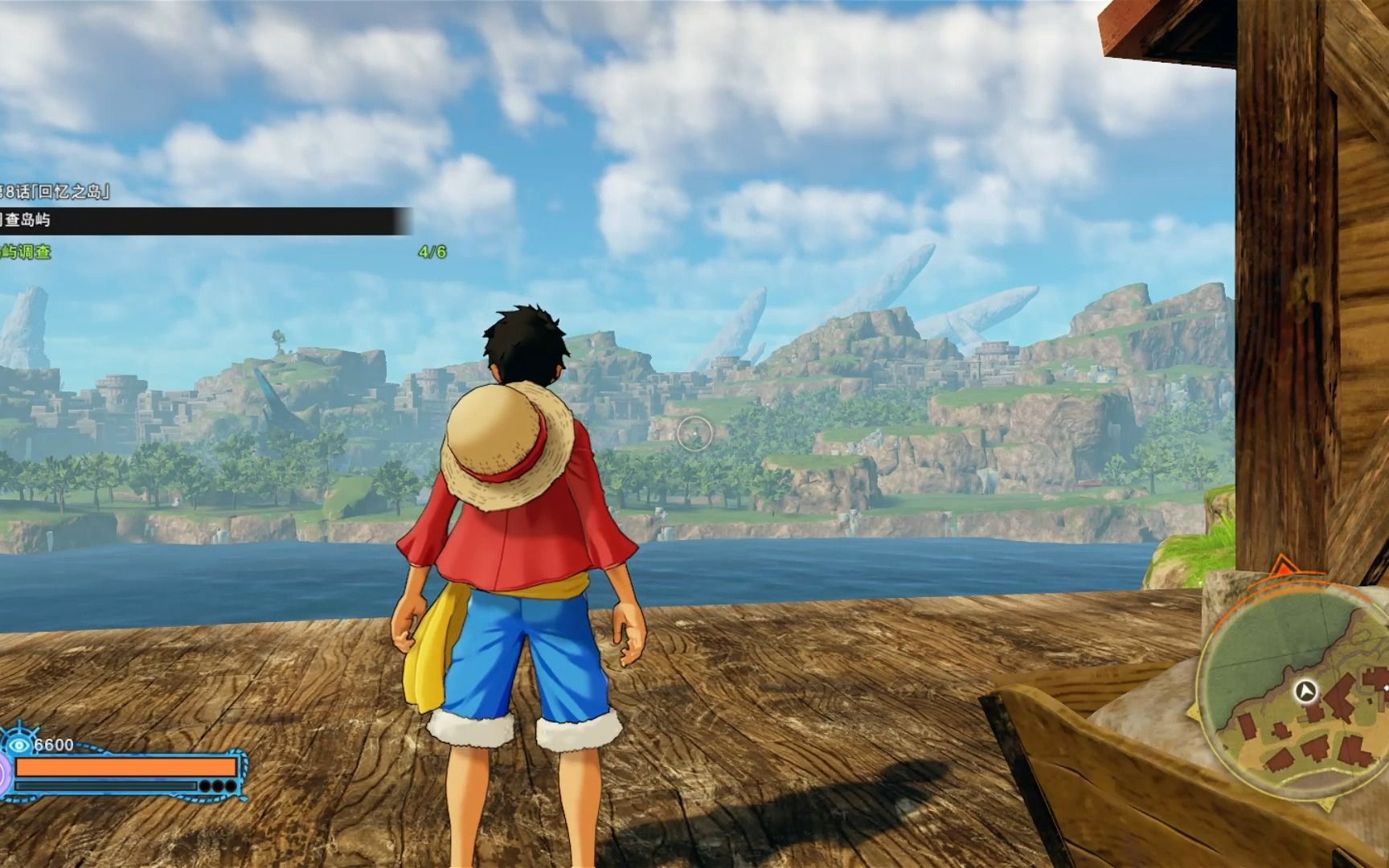Image resolution: width=1389 pixels, height=868 pixels.
Task: Click the player arrow marker on minimap
Action: tap(1306, 690)
